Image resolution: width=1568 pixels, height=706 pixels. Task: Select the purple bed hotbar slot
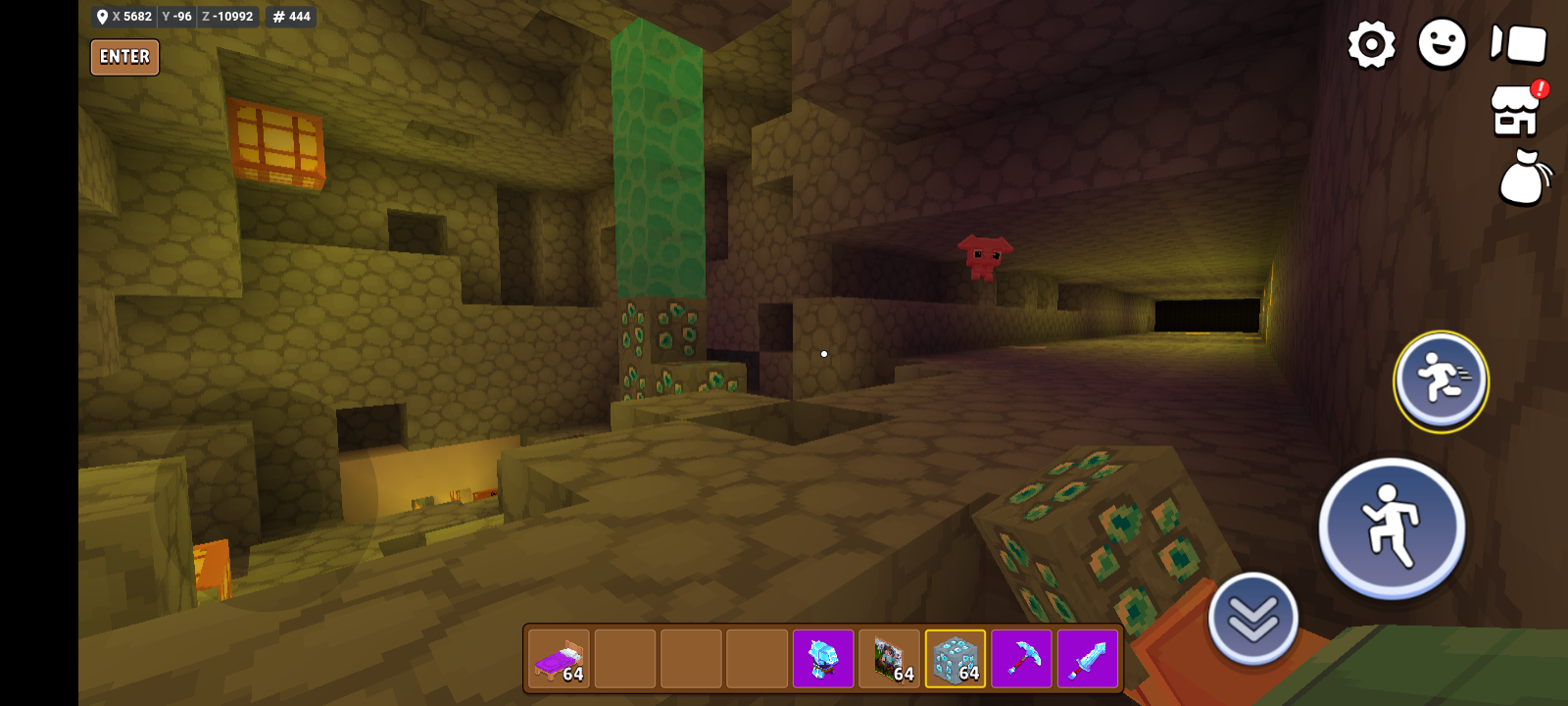point(559,658)
